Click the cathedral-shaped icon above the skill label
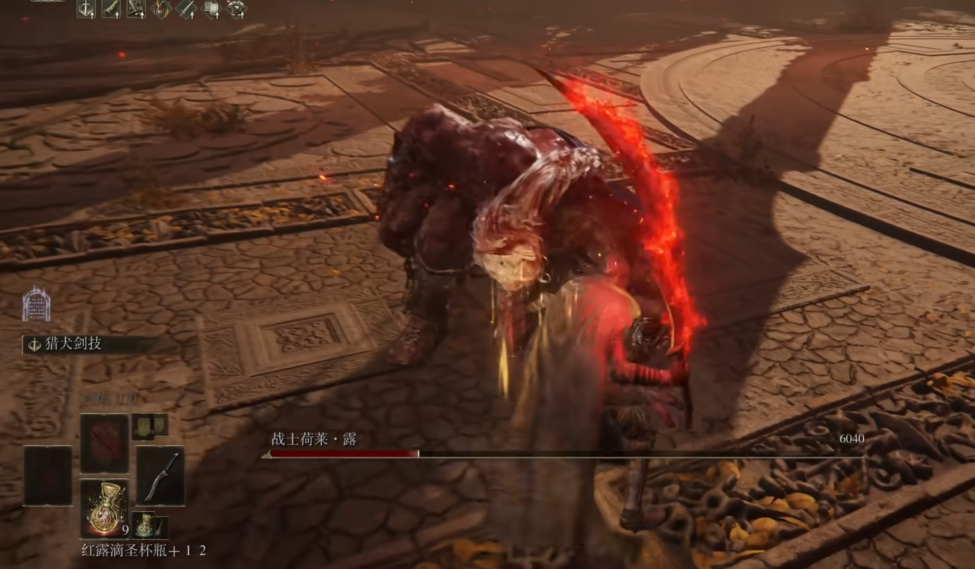Screen dimensions: 975x569 36,304
